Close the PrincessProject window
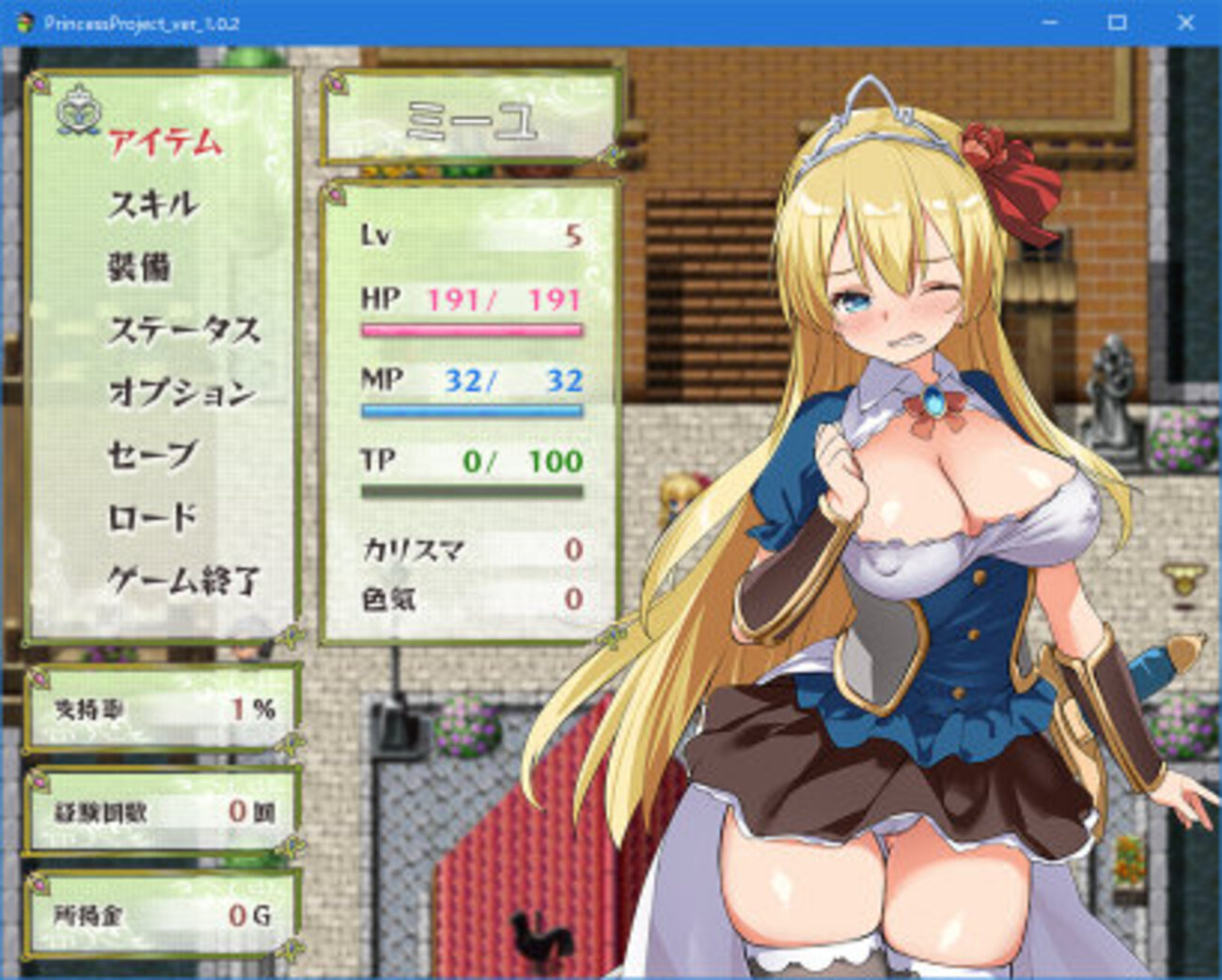The width and height of the screenshot is (1222, 980). [1185, 23]
